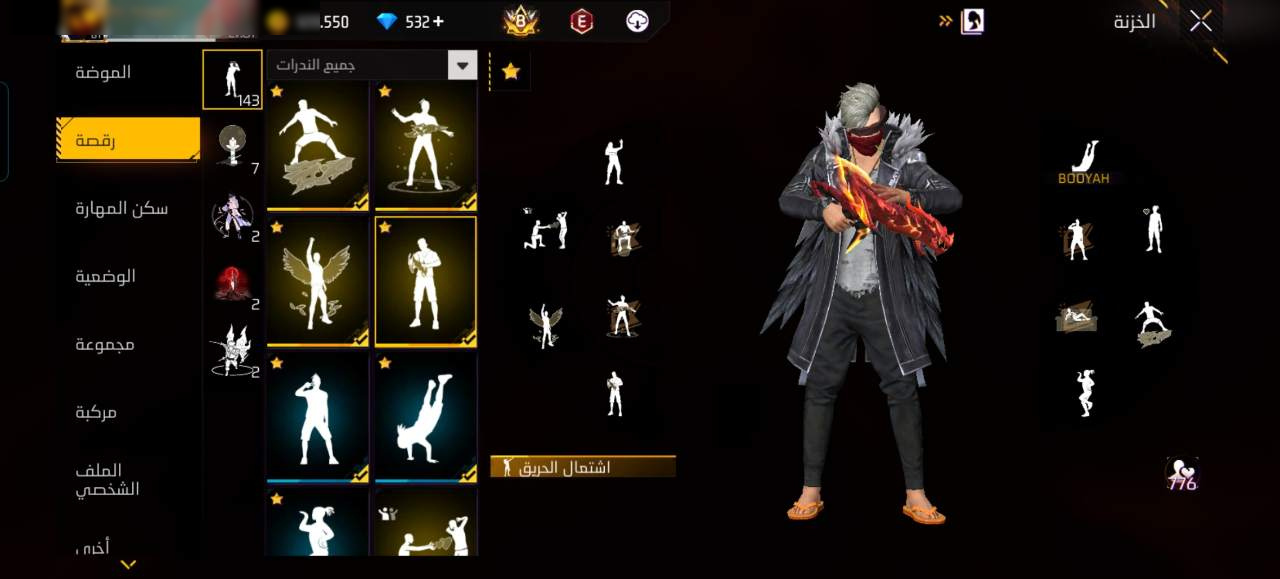Image resolution: width=1280 pixels, height=579 pixels.
Task: Open the Fashion (الموضة) category
Action: coord(104,72)
